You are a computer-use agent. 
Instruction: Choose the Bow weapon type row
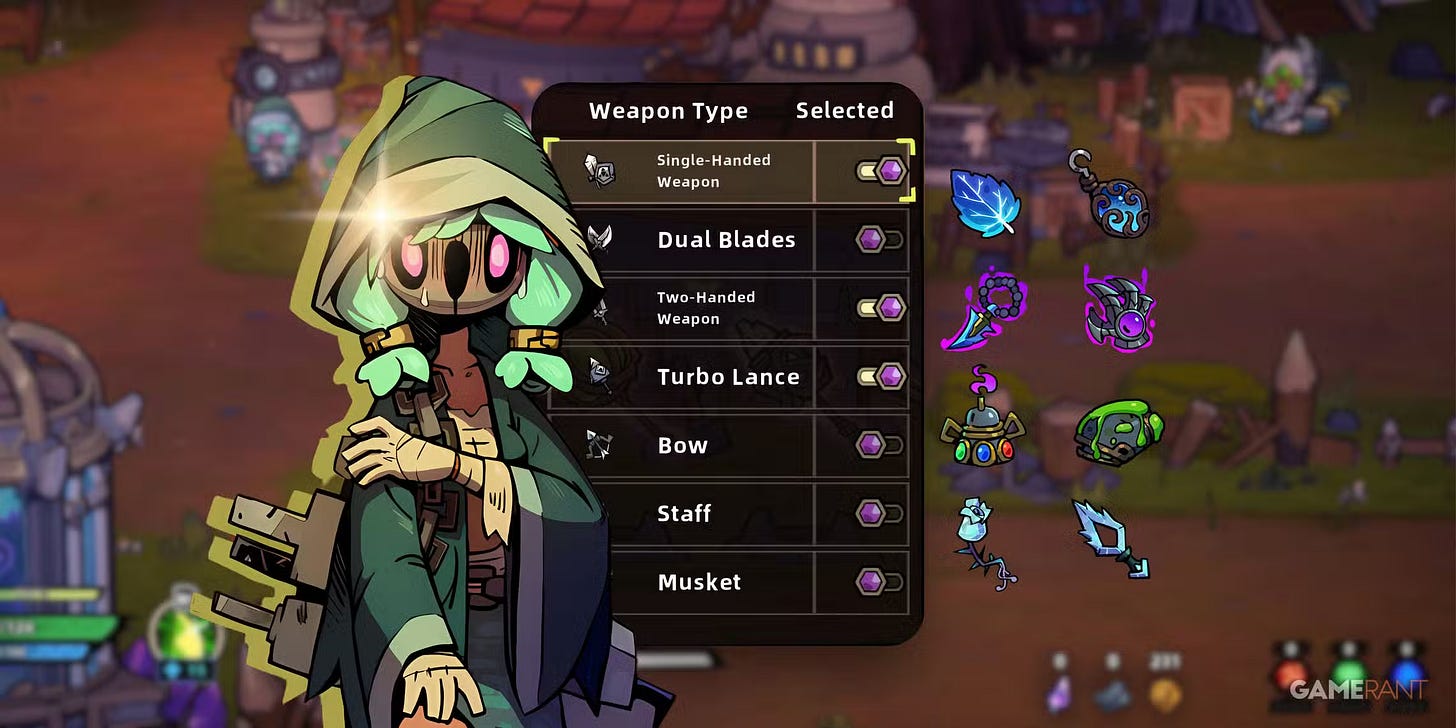[682, 445]
